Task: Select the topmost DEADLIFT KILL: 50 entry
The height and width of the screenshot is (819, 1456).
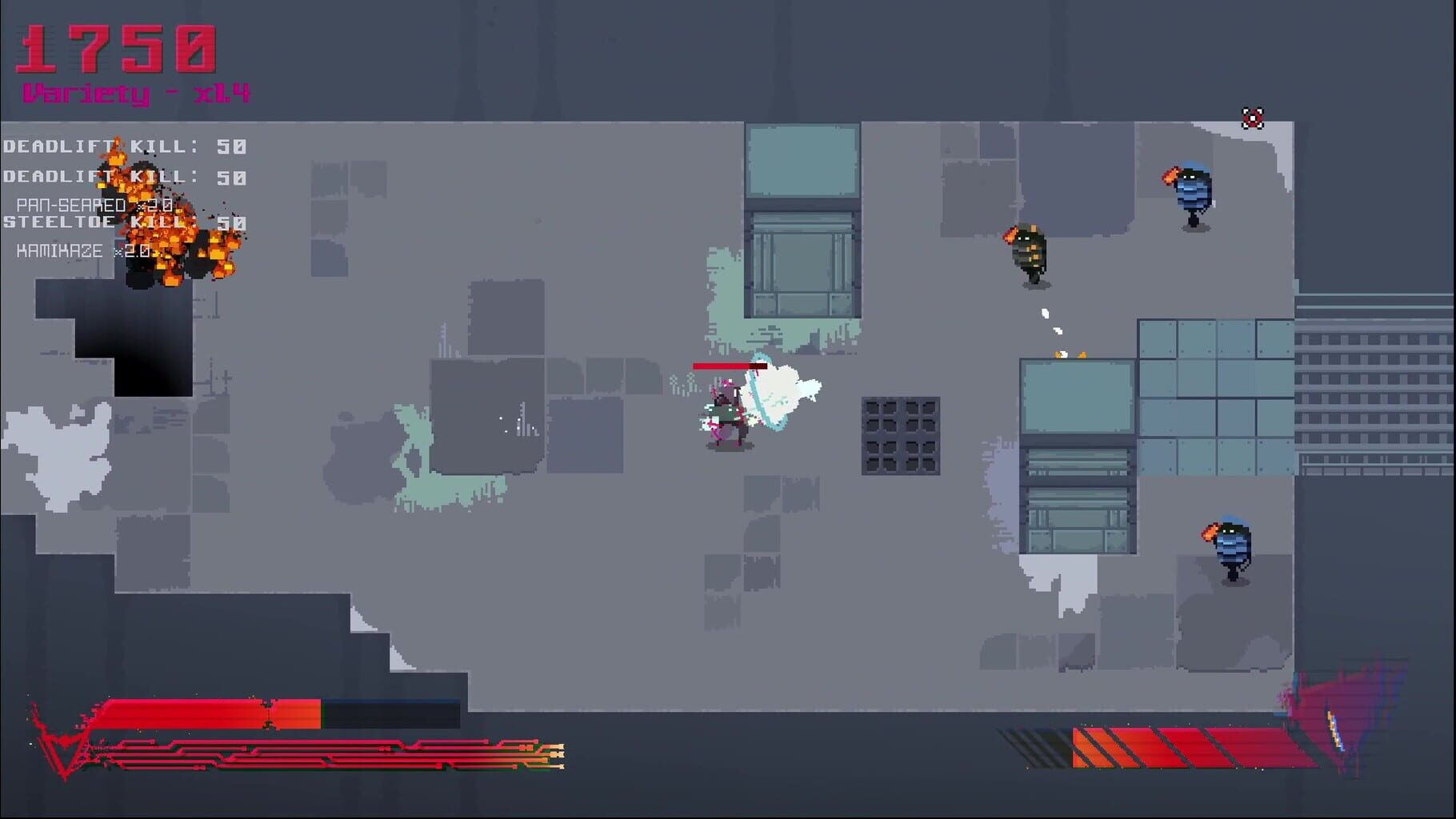Action: [x=125, y=146]
